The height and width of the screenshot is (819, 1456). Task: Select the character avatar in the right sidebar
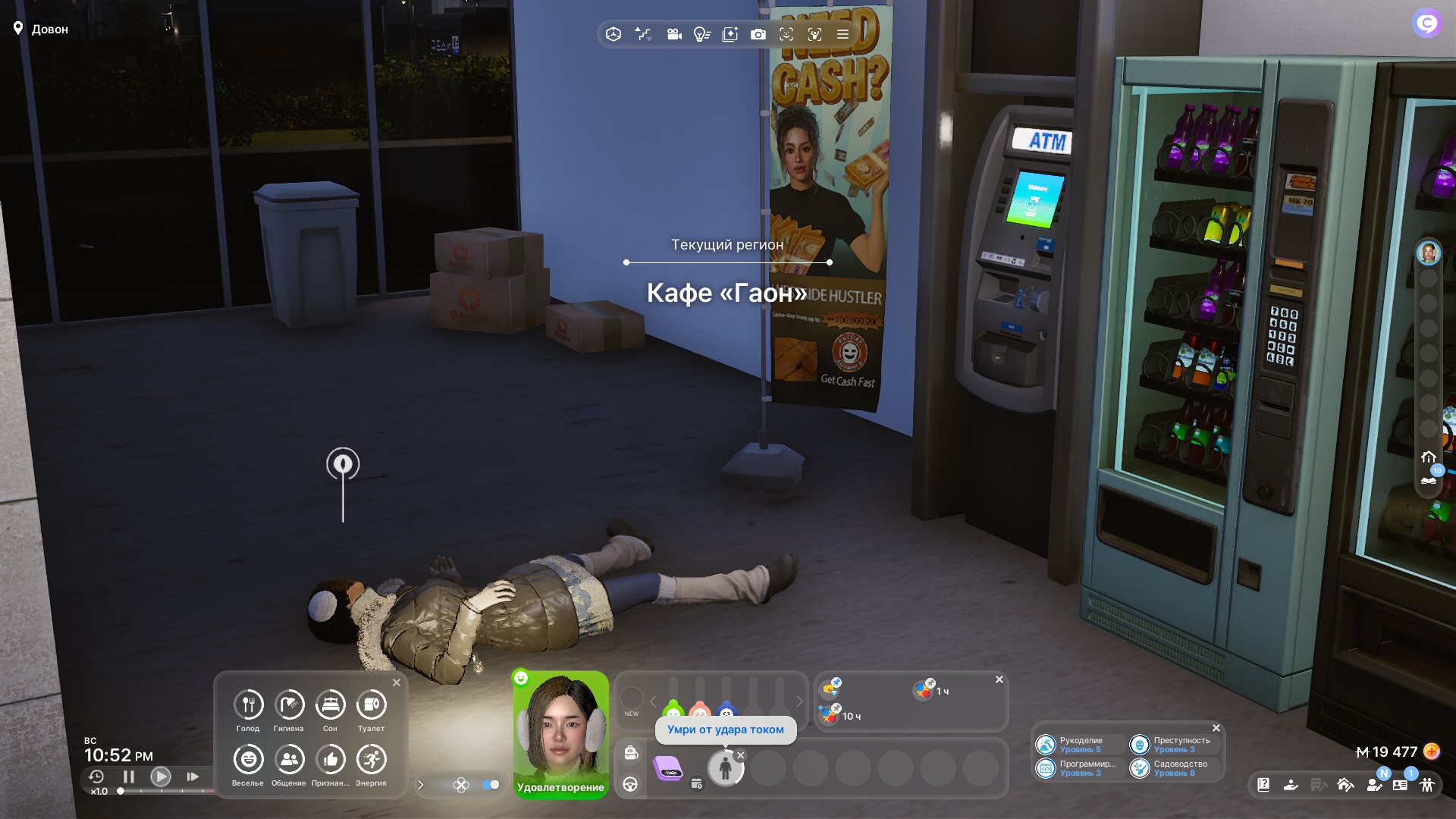[x=1429, y=253]
